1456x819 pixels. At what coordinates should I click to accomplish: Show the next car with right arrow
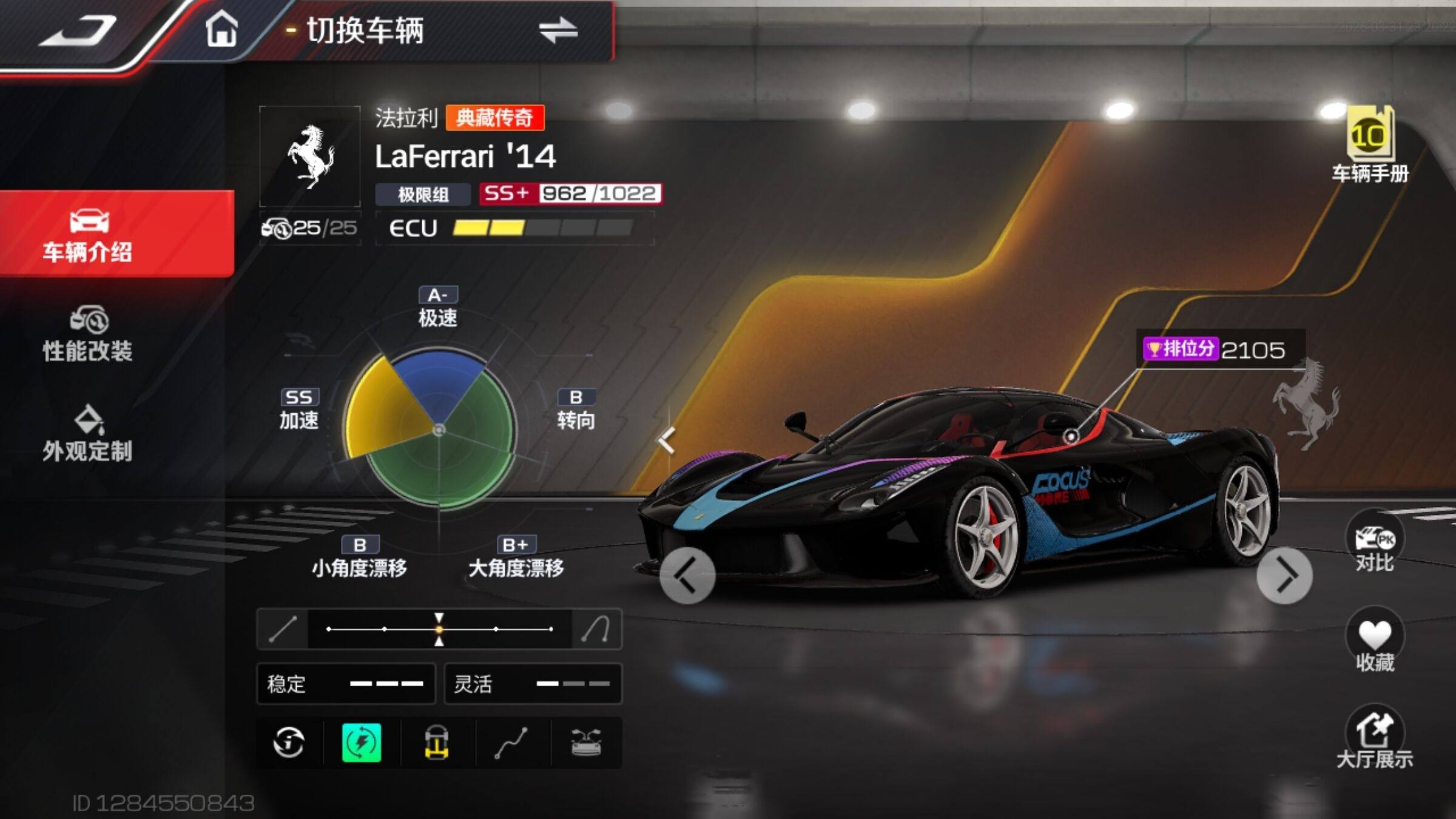[1284, 576]
